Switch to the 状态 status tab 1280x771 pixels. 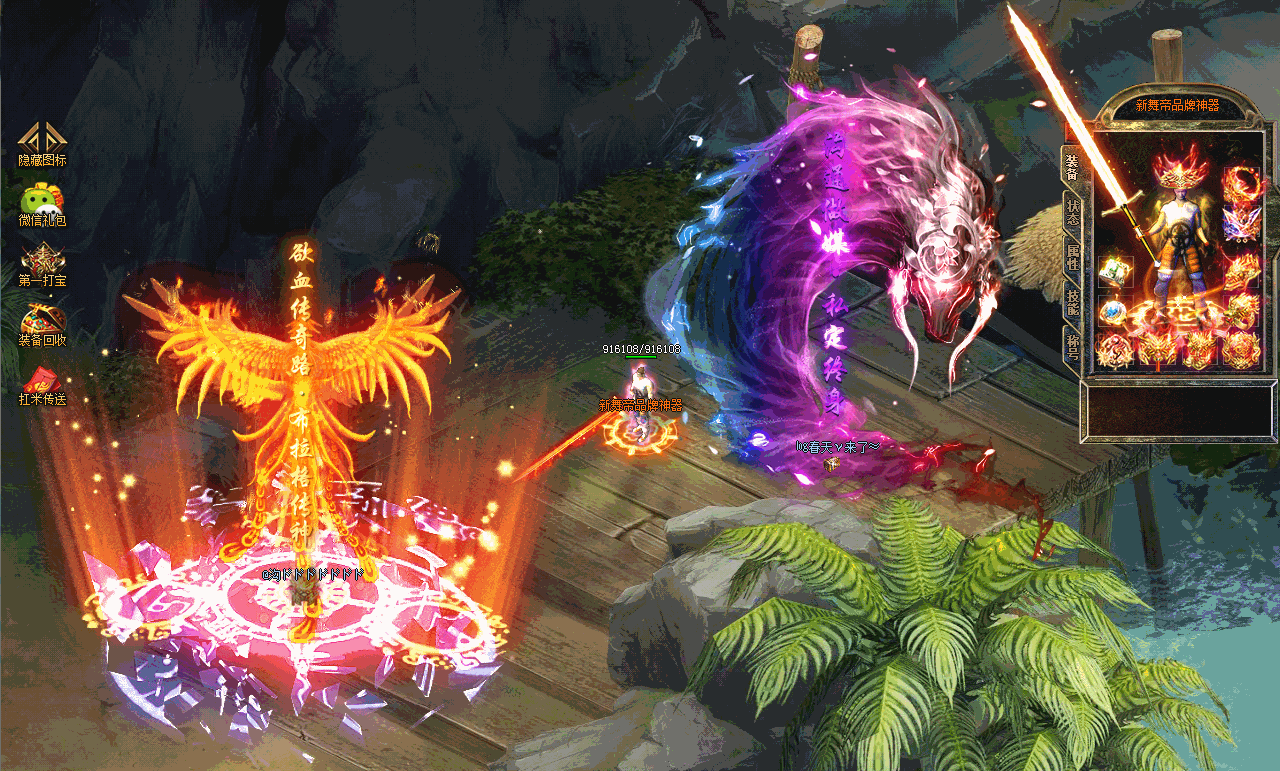[x=1072, y=212]
